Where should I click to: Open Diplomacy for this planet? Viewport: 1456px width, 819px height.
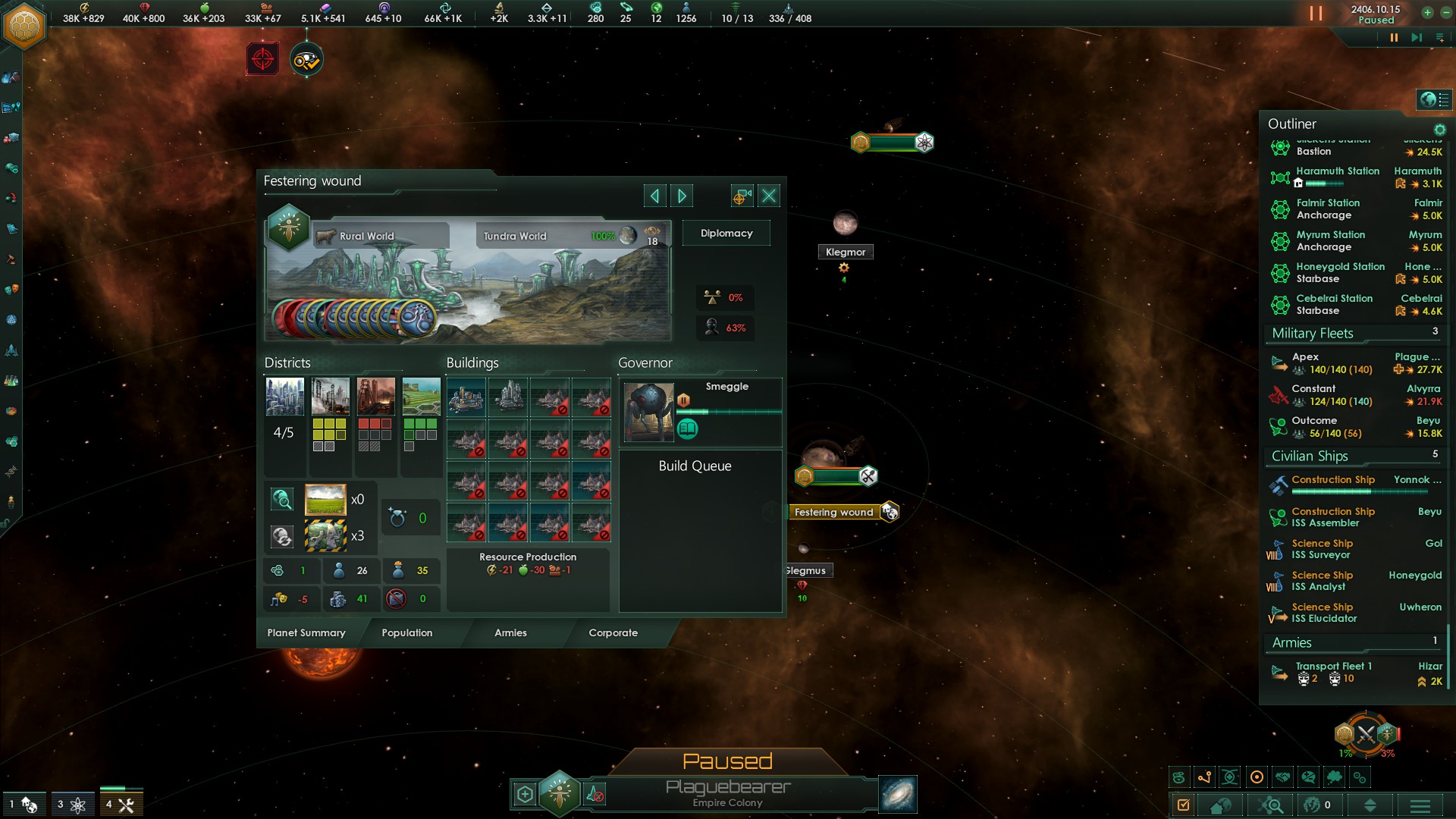click(x=726, y=234)
